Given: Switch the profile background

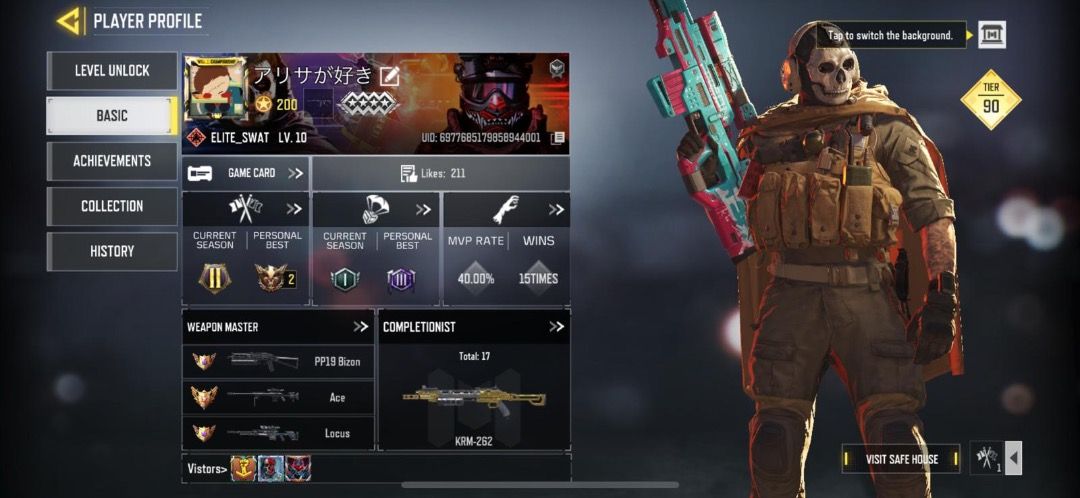Looking at the screenshot, I should pyautogui.click(x=991, y=35).
